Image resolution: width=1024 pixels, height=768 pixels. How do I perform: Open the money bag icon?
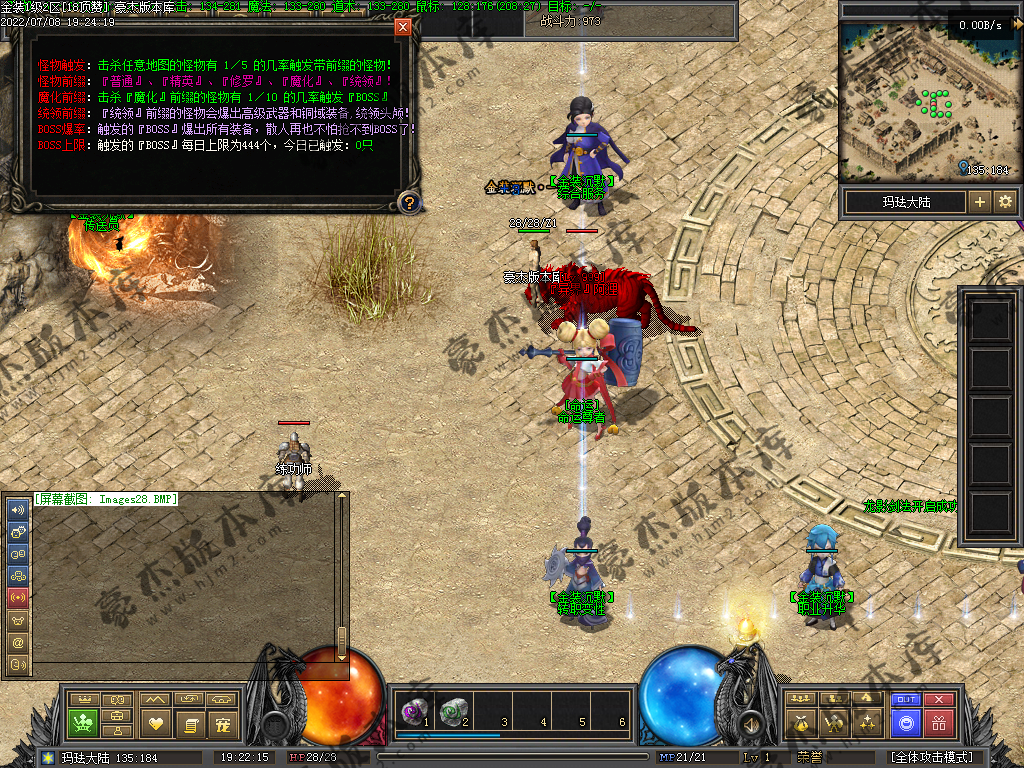pos(800,722)
